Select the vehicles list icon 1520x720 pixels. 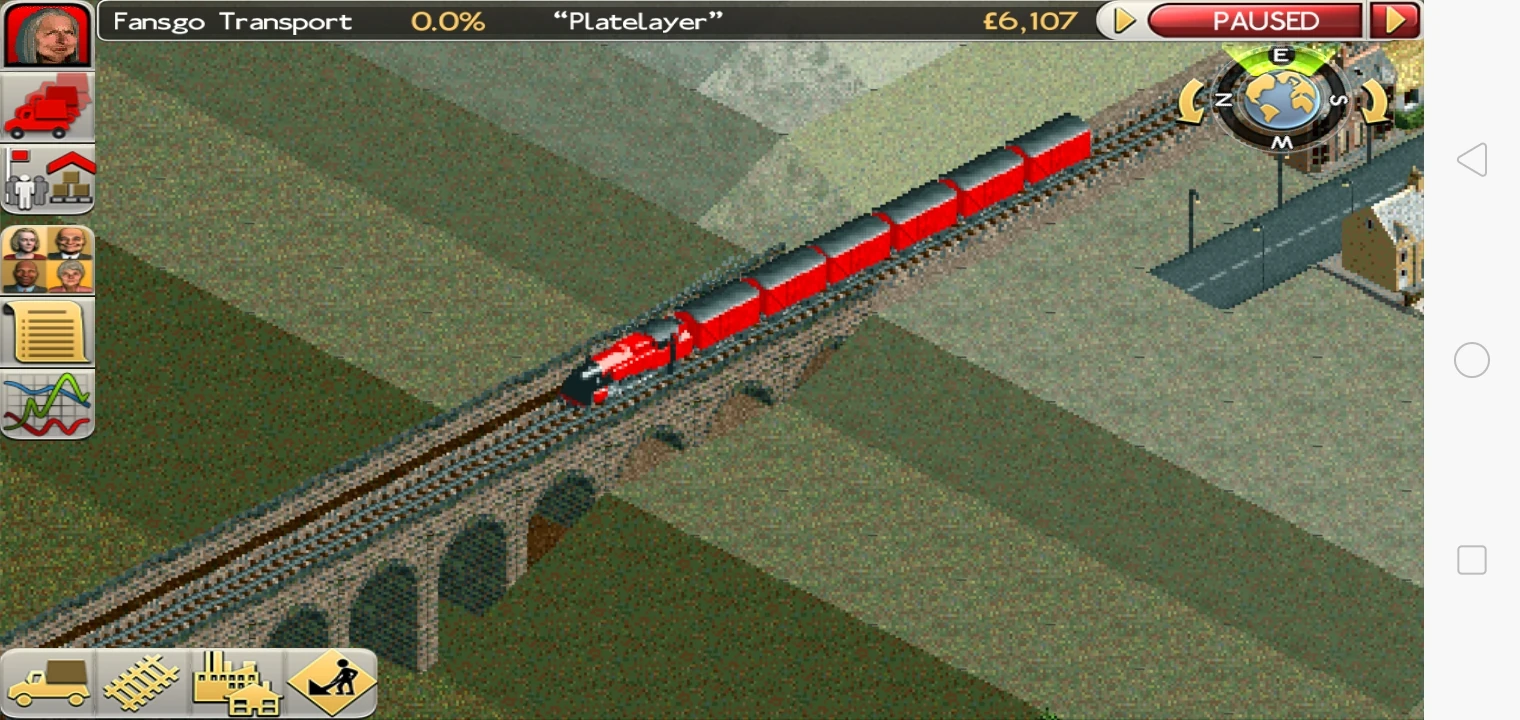tap(47, 104)
